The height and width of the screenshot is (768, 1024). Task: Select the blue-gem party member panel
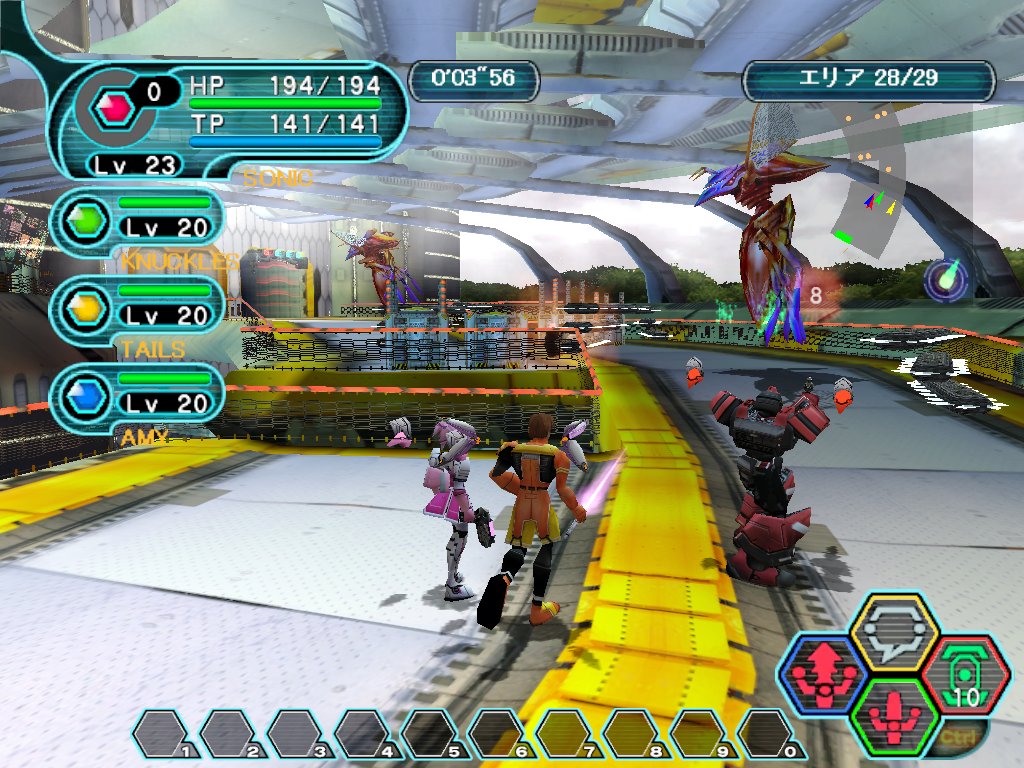(x=136, y=393)
